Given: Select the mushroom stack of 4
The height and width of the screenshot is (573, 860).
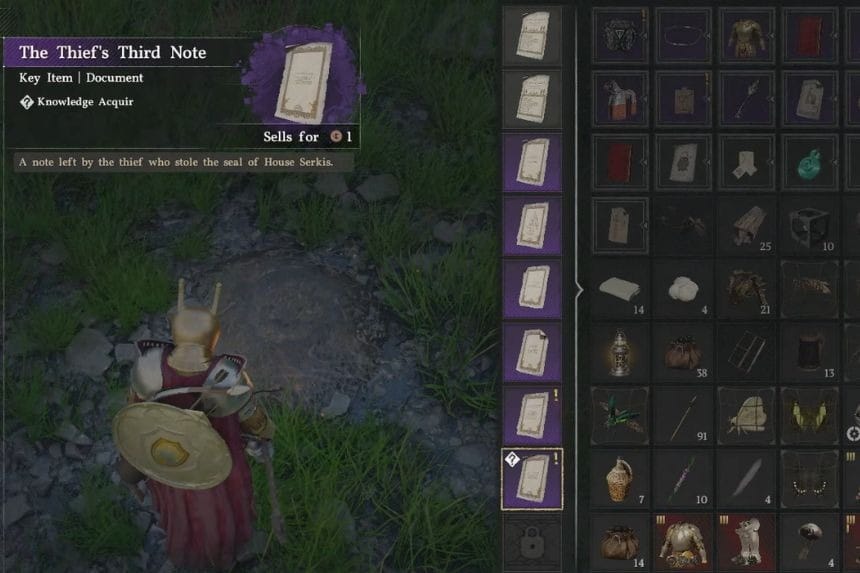Looking at the screenshot, I should pos(810,541).
